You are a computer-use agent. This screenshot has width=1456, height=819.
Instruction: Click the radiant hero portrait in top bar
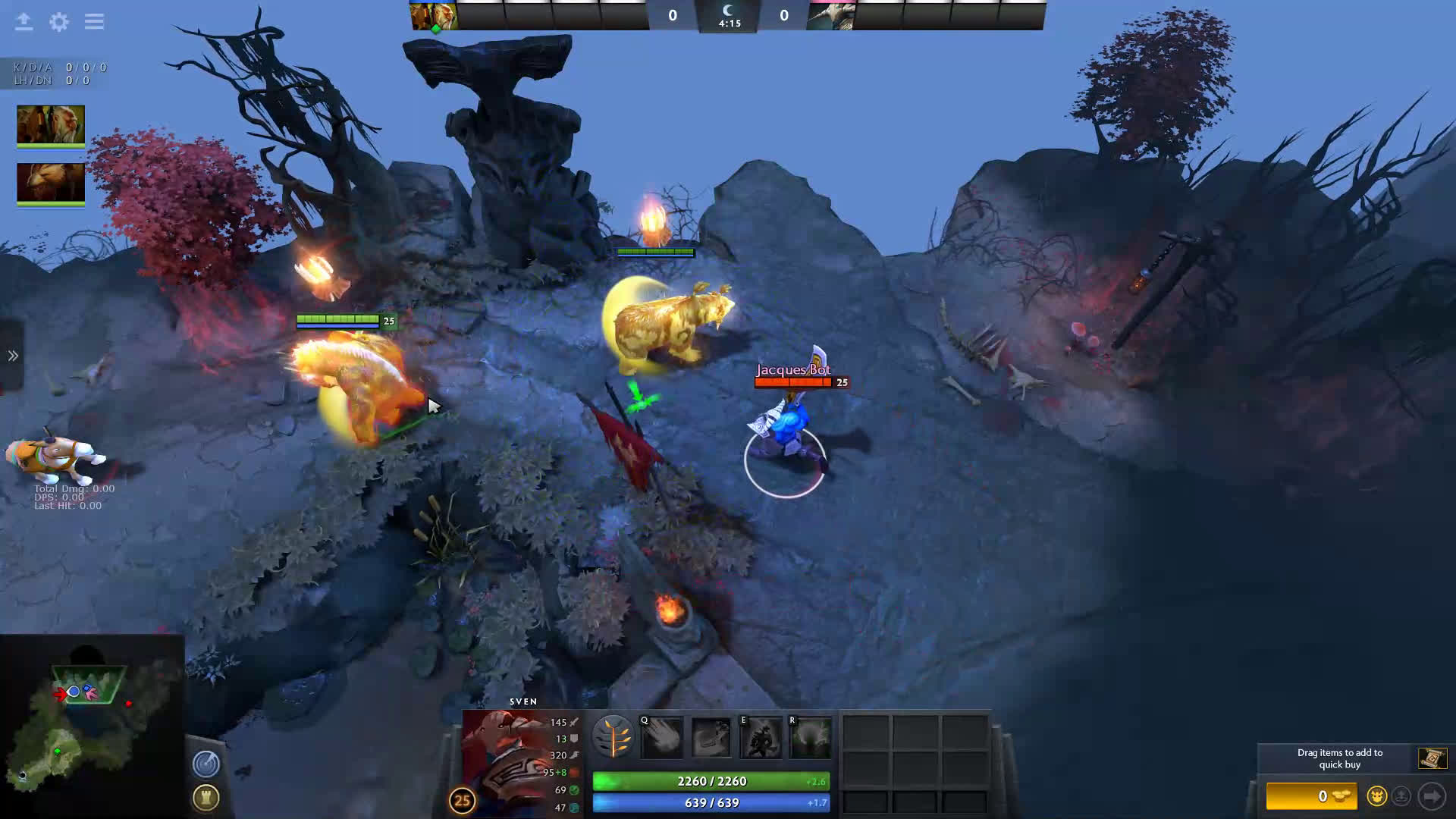[x=434, y=15]
